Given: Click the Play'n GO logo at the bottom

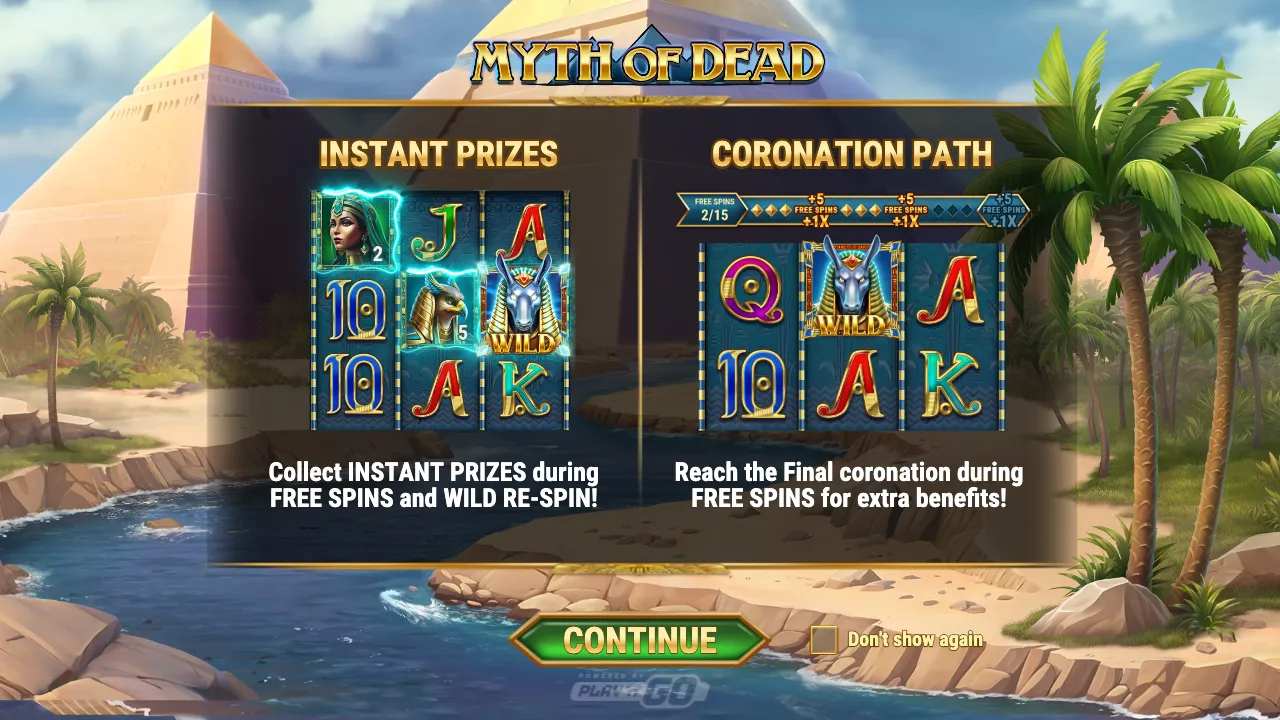Looking at the screenshot, I should (640, 690).
